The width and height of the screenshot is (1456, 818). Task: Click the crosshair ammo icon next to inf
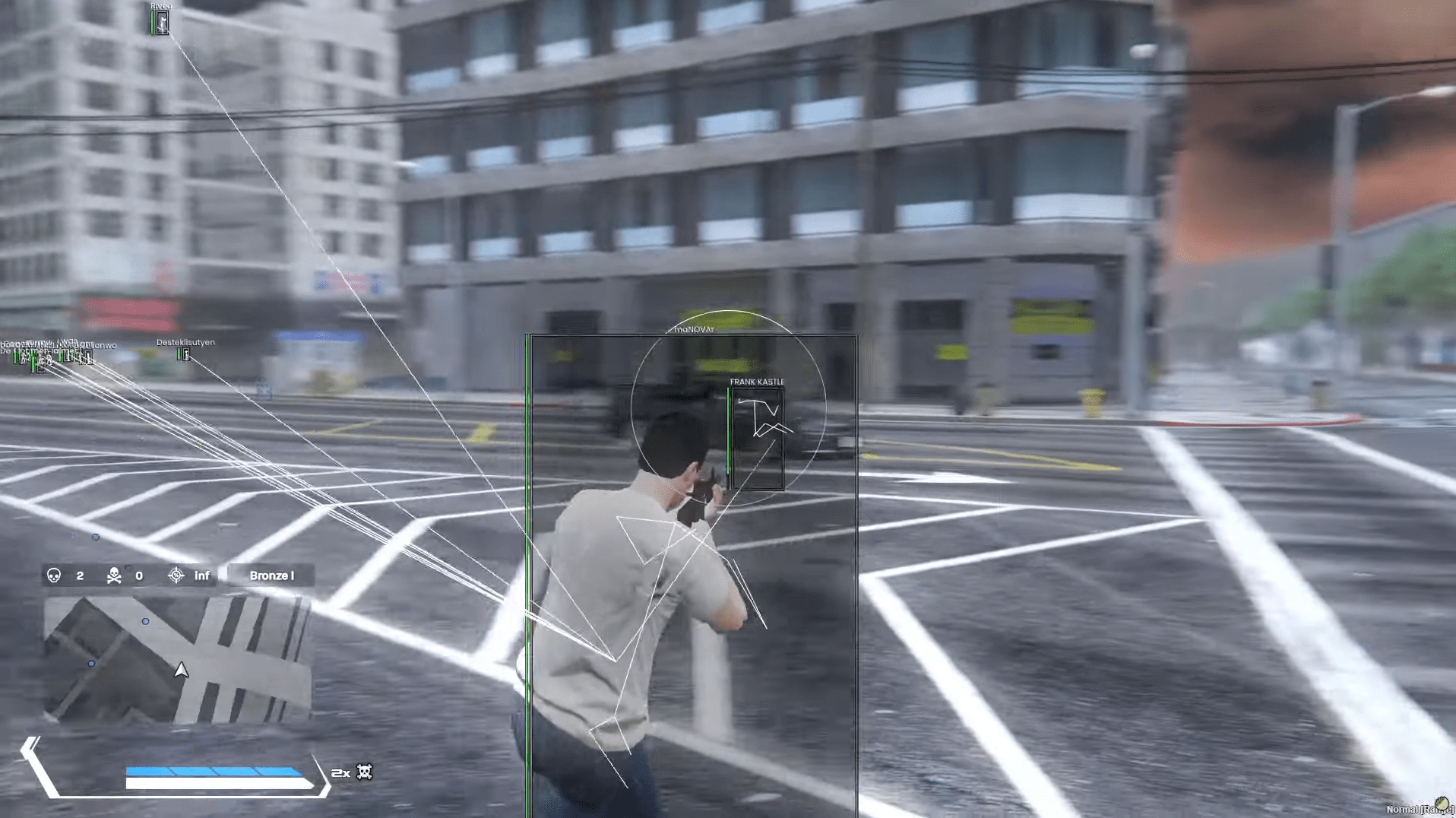point(176,576)
